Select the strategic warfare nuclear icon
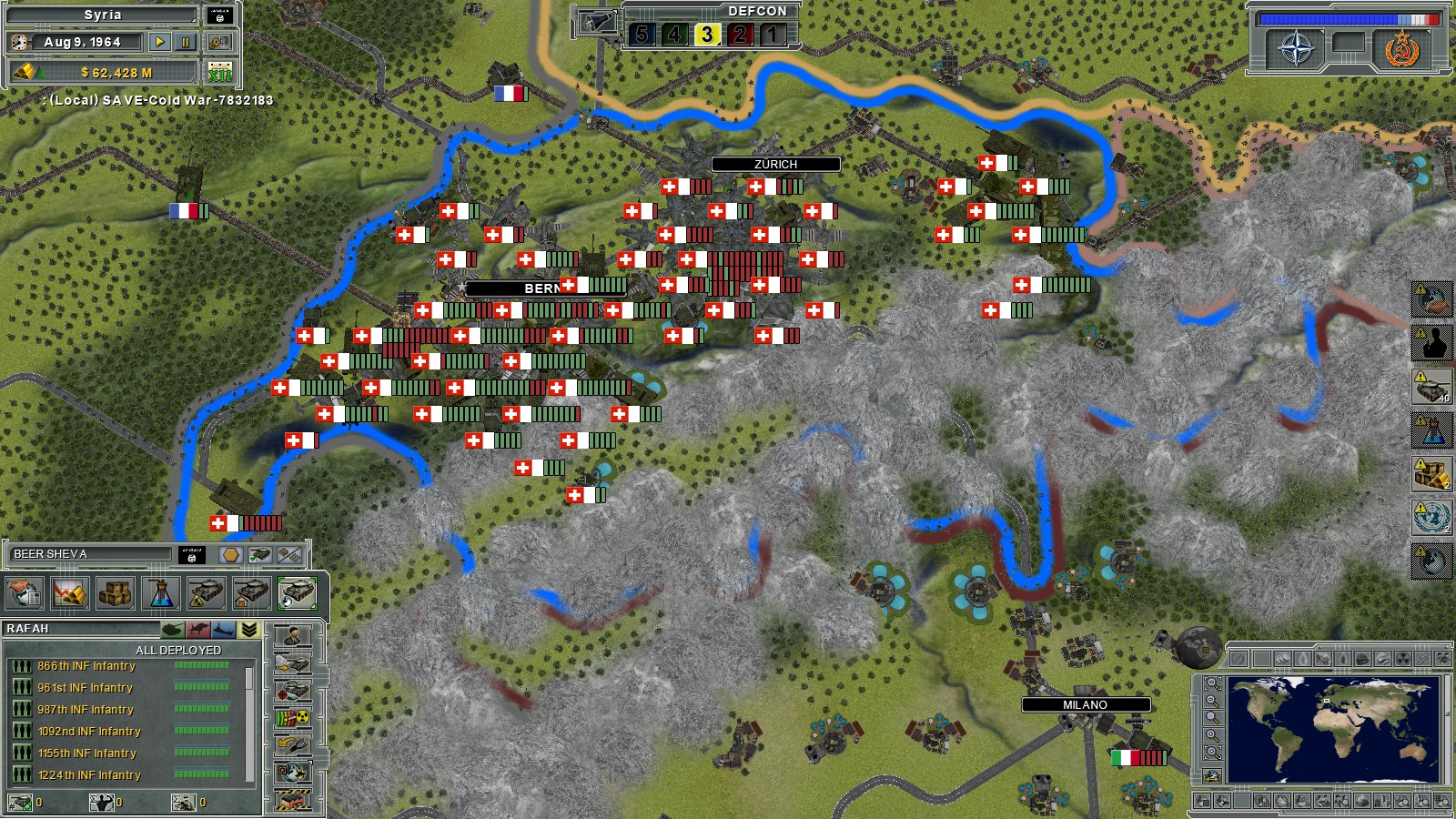1456x819 pixels. (x=293, y=717)
